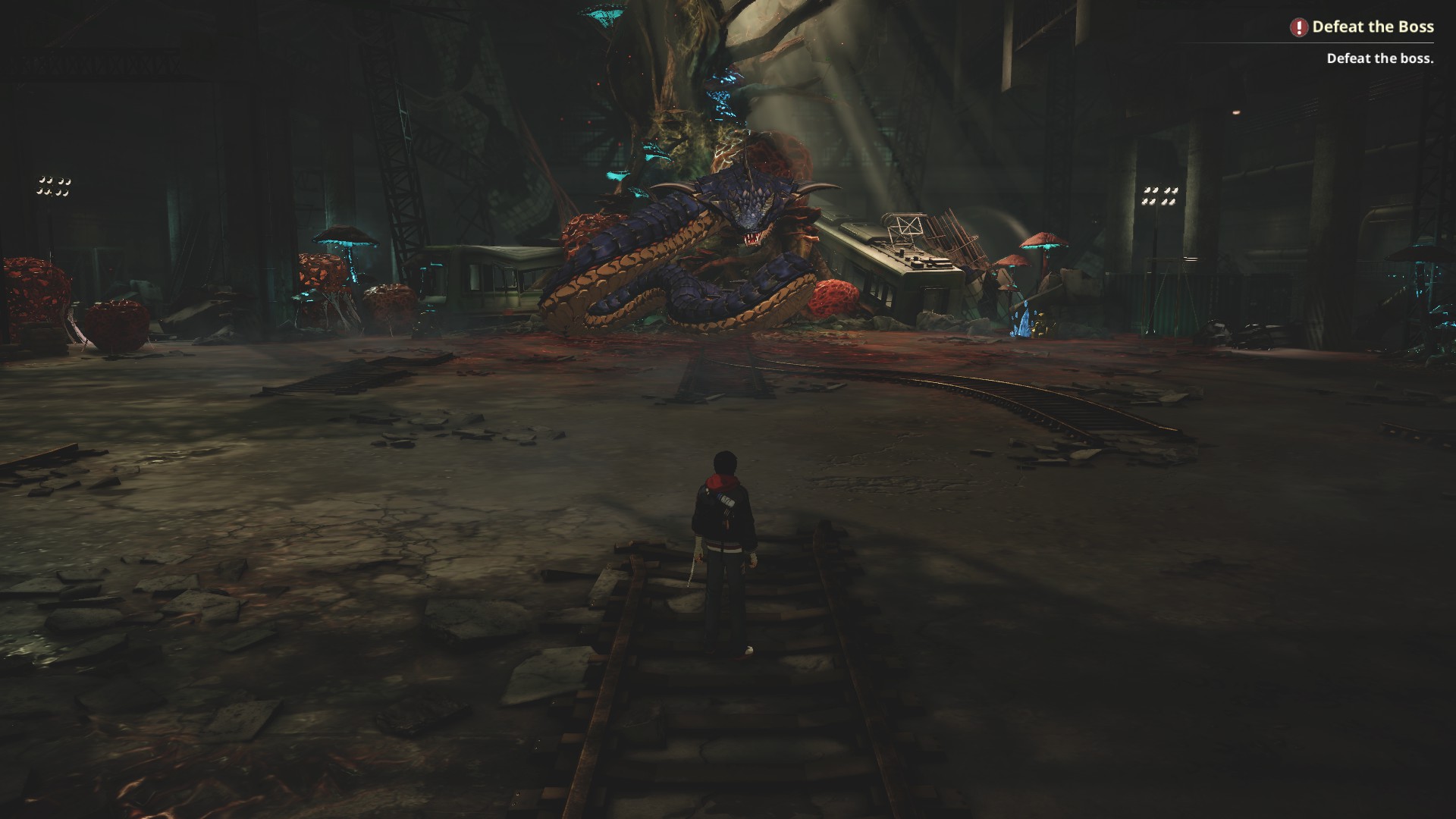
Task: Click the golden item beside the blue crystal
Action: (1042, 326)
